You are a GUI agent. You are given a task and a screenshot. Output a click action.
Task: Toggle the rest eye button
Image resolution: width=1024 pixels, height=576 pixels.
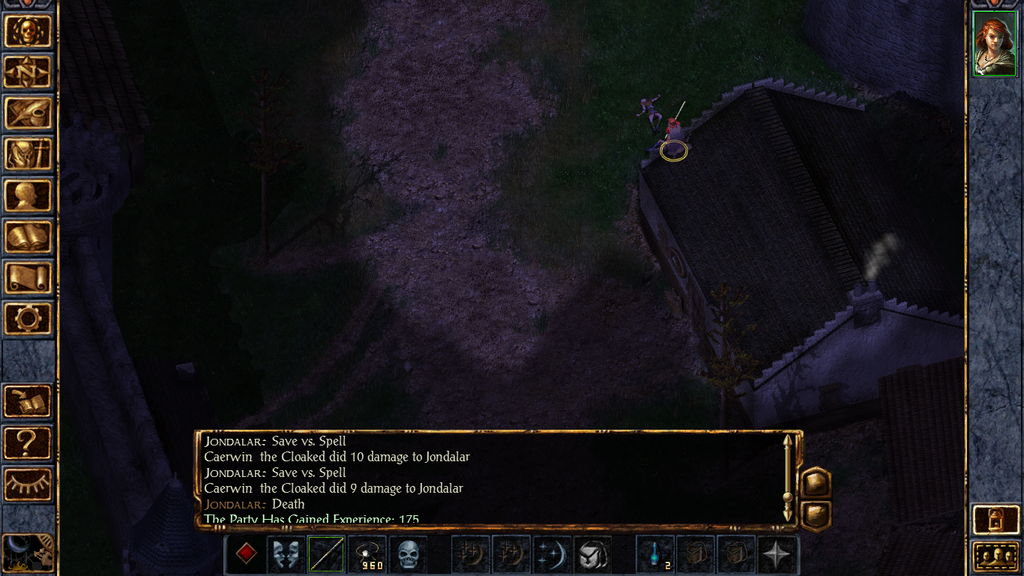point(27,483)
